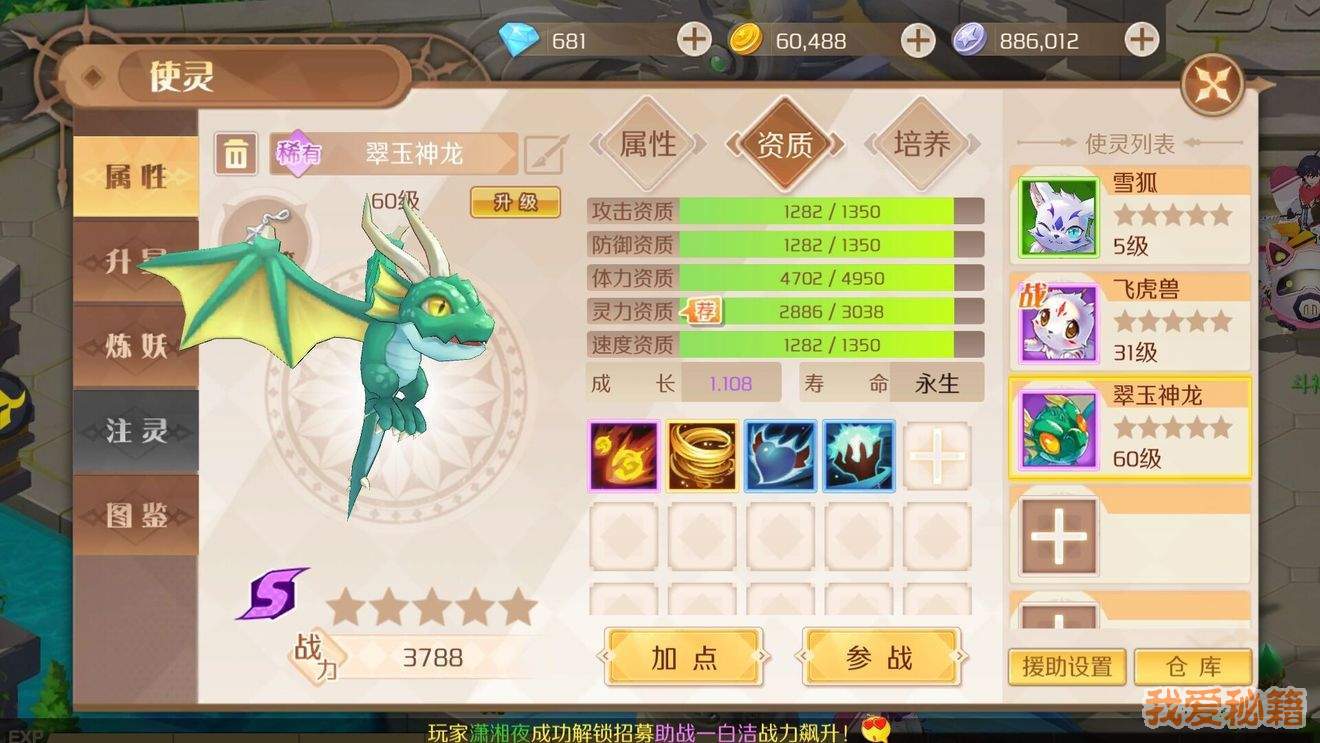The width and height of the screenshot is (1320, 743).
Task: Open the 仓库 storage
Action: (1194, 667)
